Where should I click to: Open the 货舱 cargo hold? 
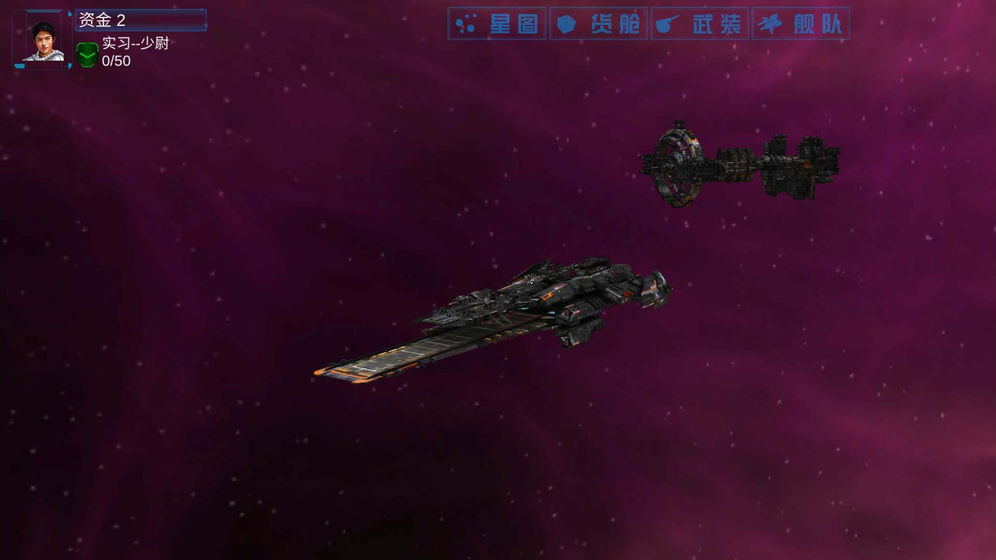(598, 24)
